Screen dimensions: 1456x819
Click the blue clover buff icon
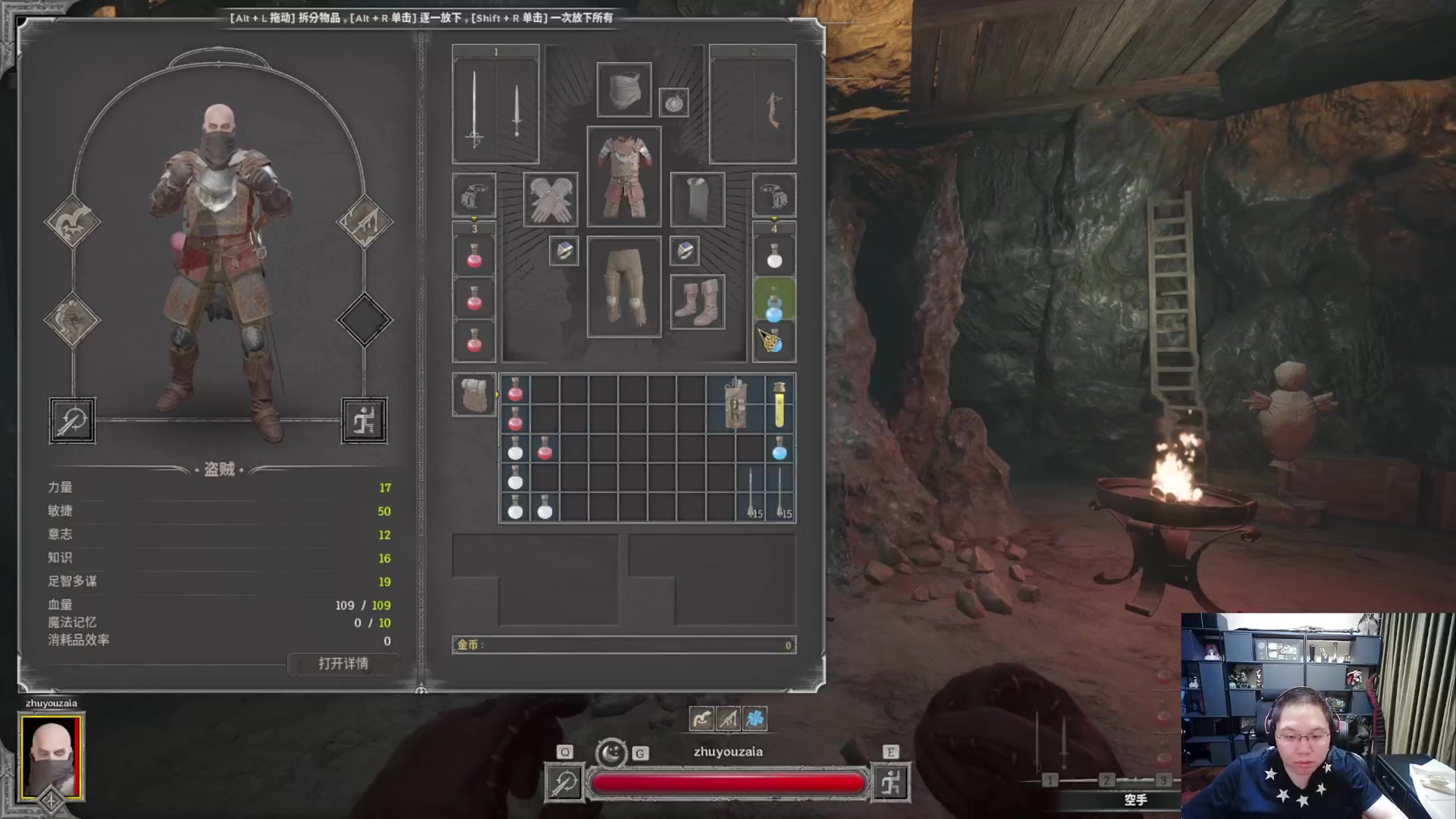pos(755,718)
